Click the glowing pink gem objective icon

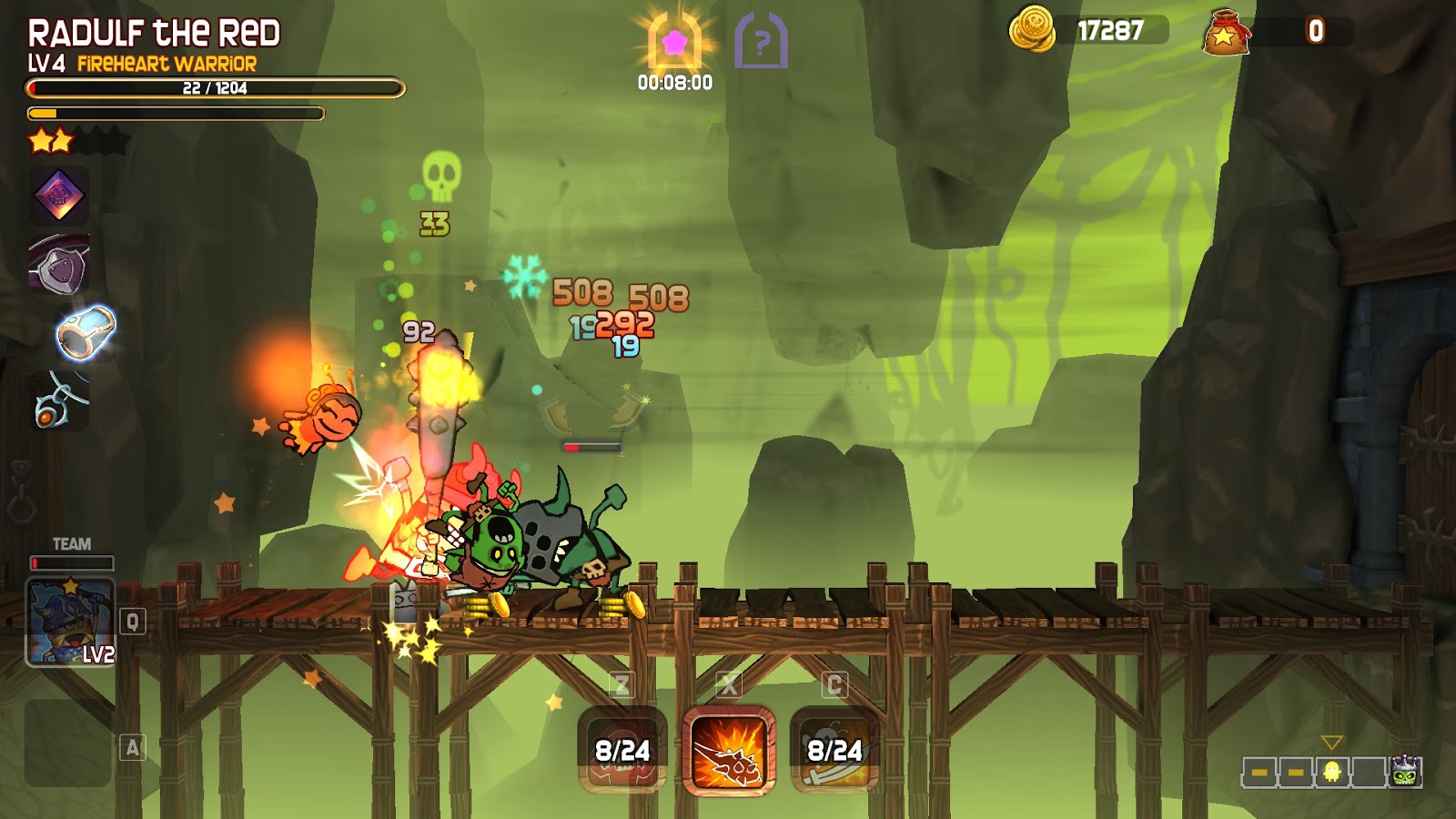point(674,43)
